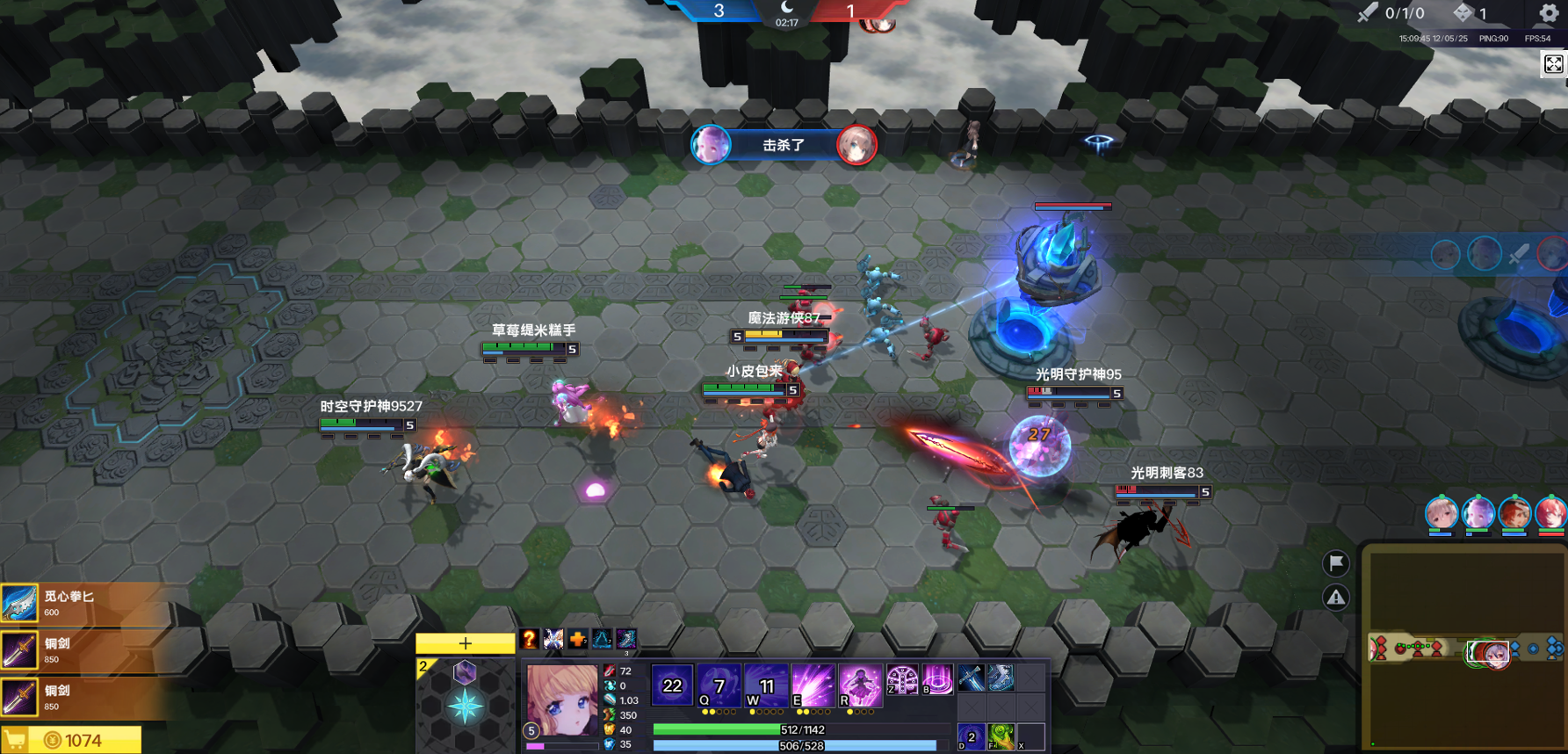Open the shop via the cart button
Screen dimensions: 1568x754
[x=15, y=740]
